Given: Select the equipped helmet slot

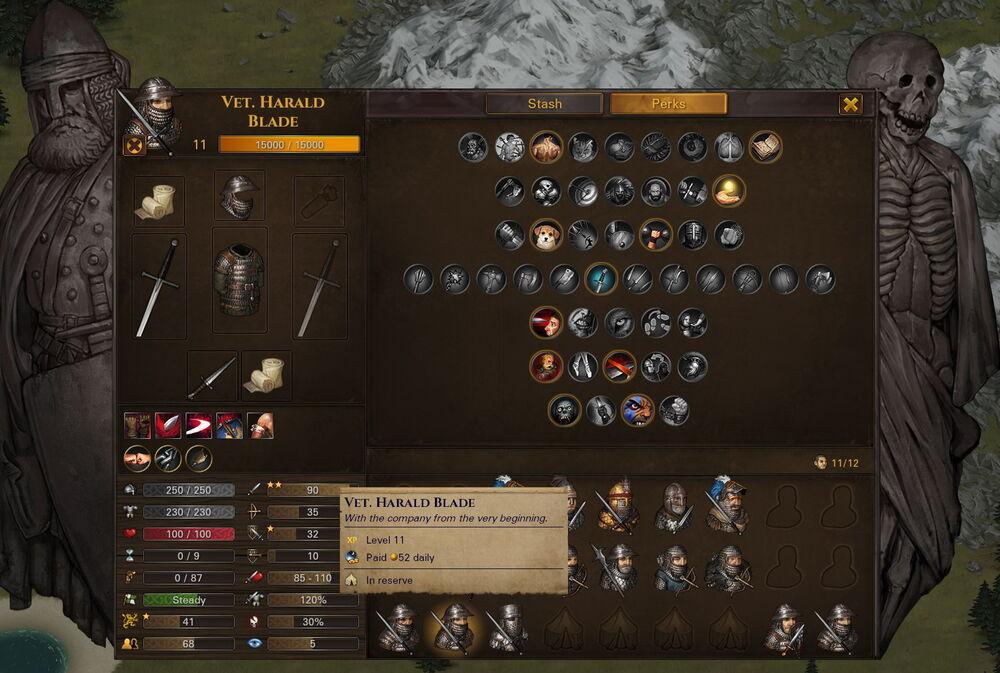Looking at the screenshot, I should coord(240,194).
